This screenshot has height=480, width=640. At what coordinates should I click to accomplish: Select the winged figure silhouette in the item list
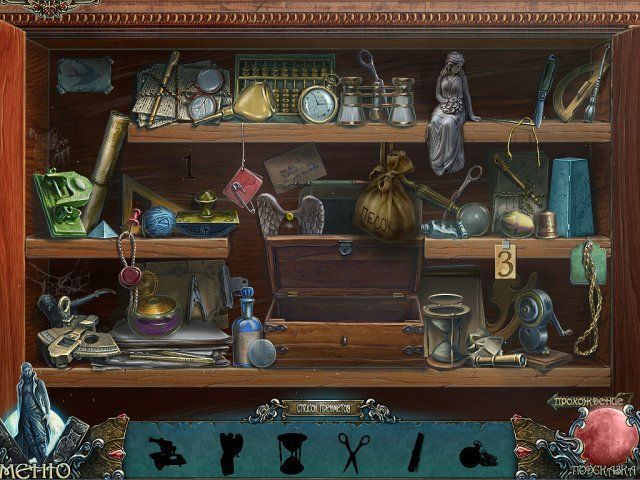[x=229, y=452]
